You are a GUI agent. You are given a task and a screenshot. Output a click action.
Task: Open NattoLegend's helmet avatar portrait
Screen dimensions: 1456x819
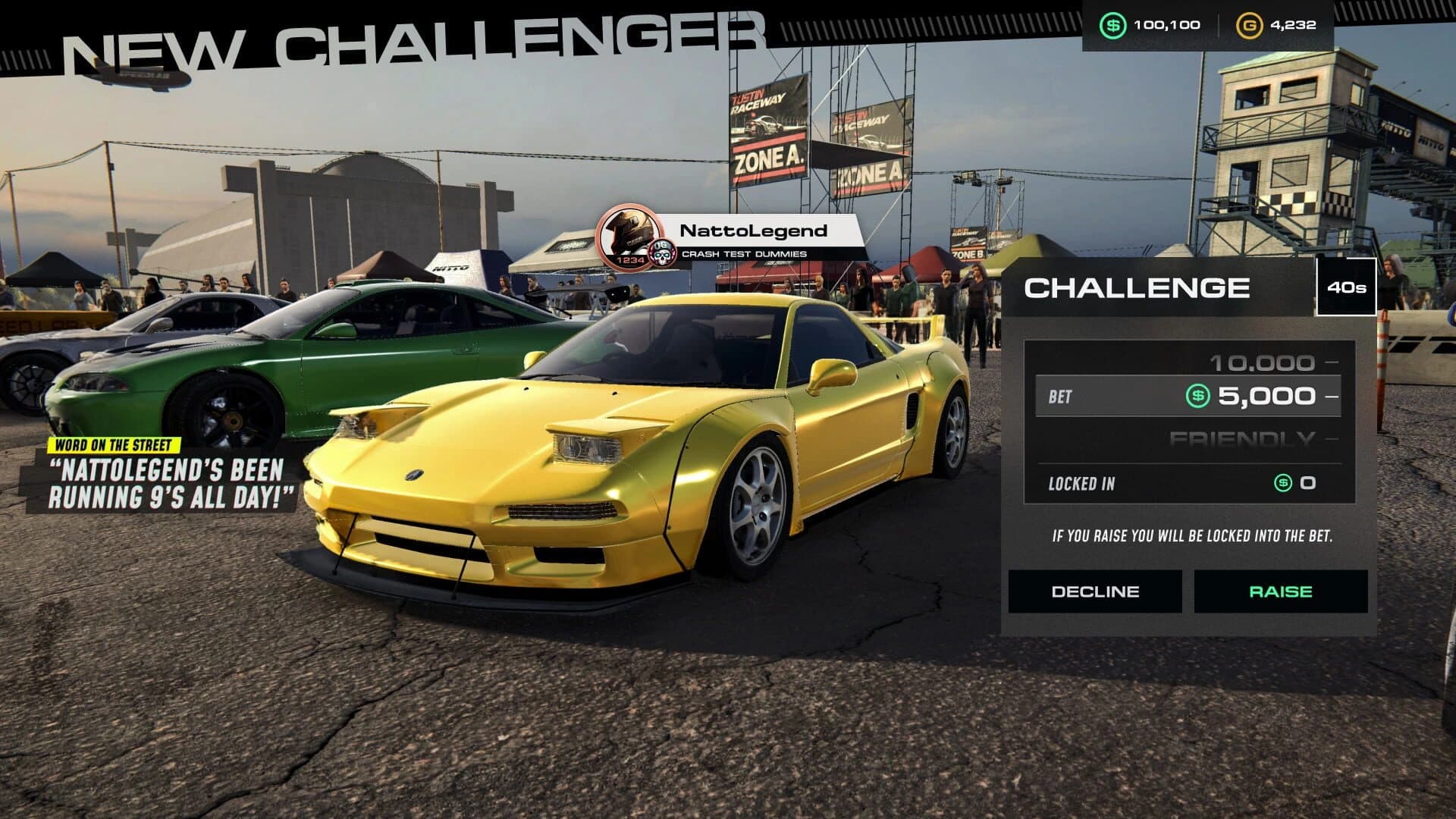627,234
